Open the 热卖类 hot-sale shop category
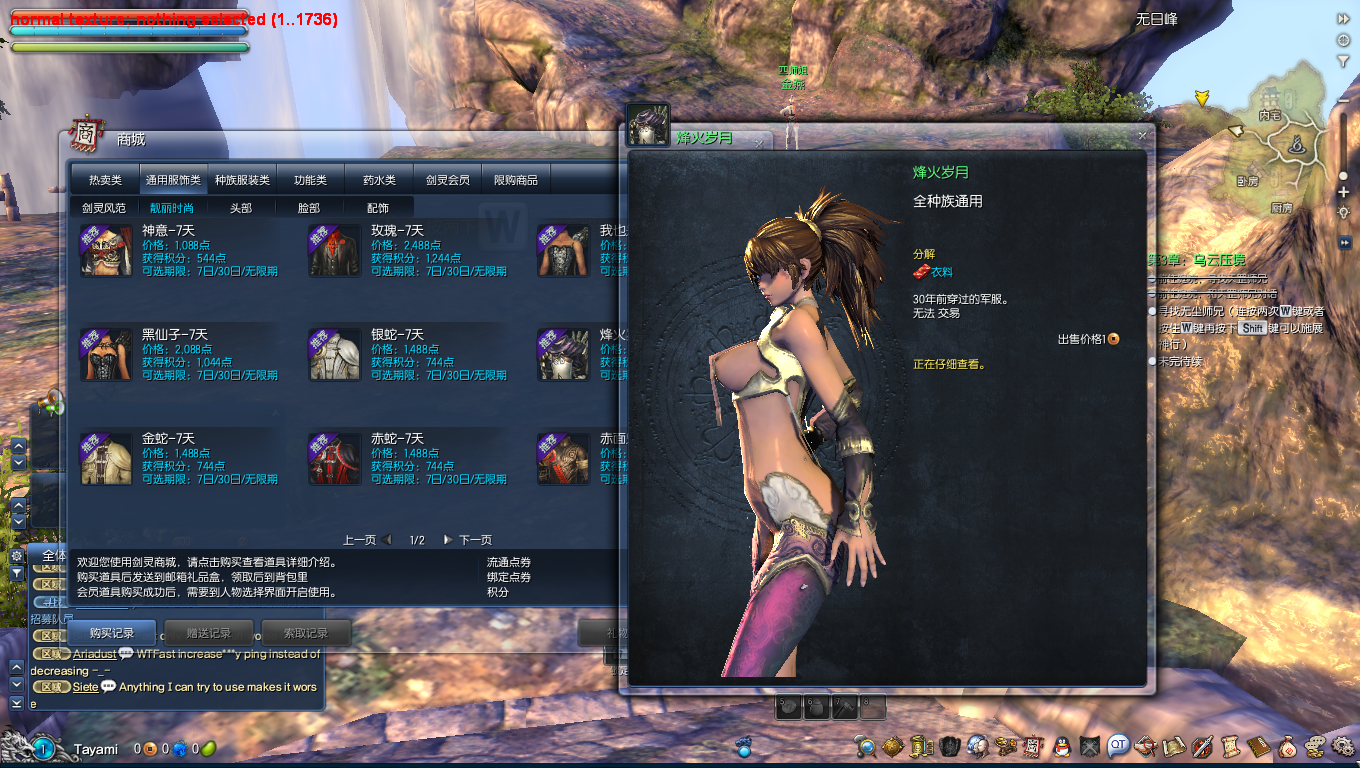This screenshot has width=1360, height=768. [105, 180]
